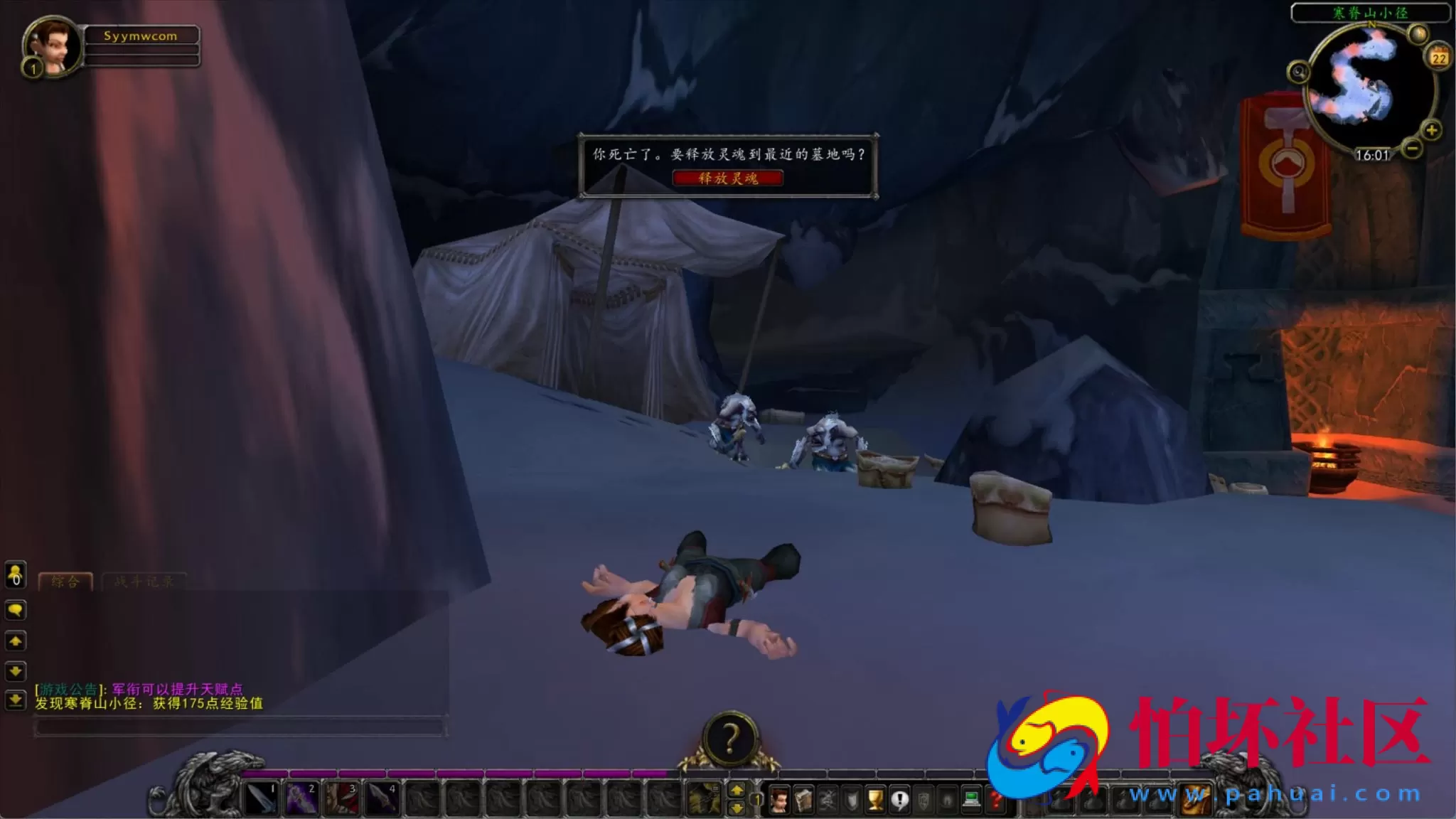
Task: Open achievements via the golden trophy icon
Action: (876, 801)
